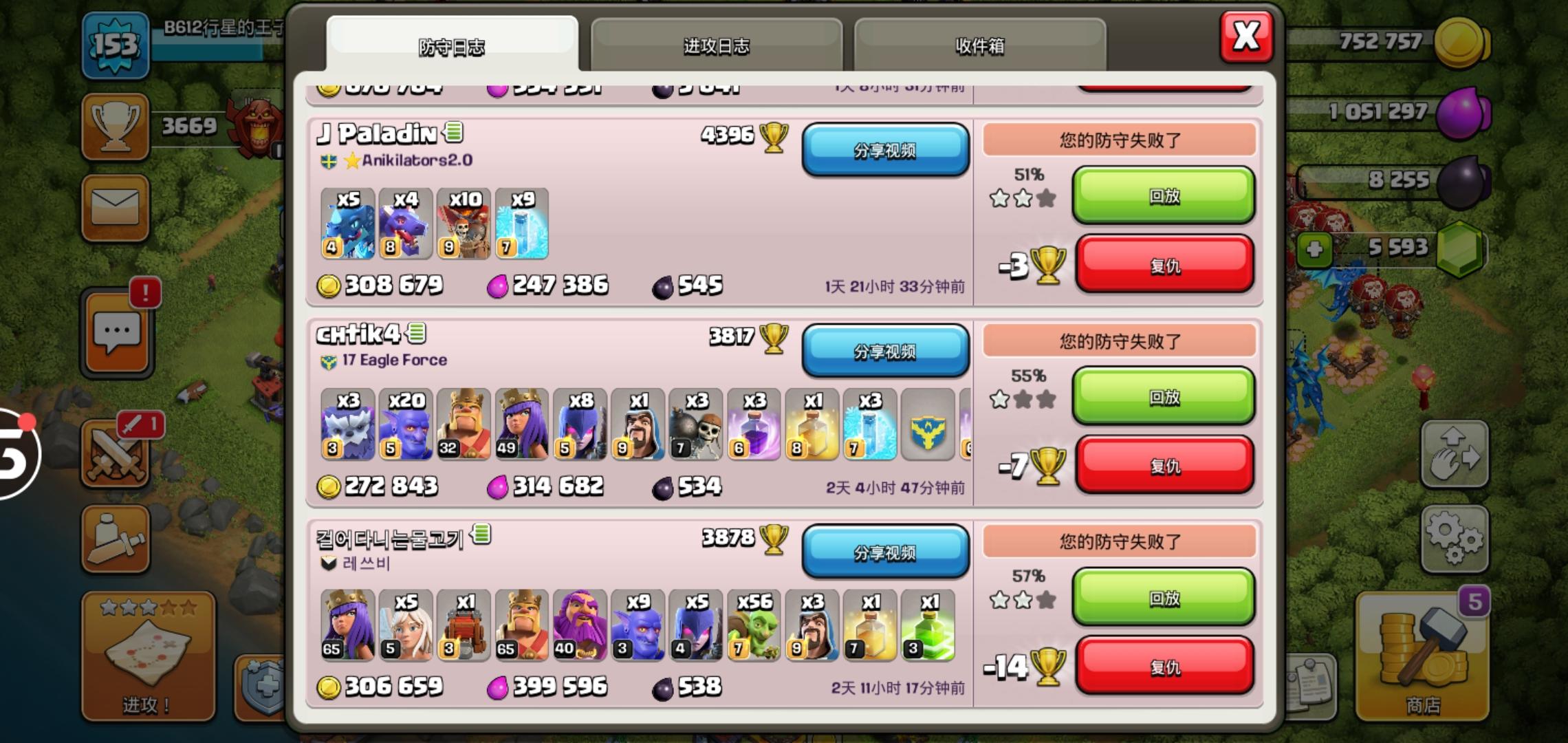Tap the Barbarian King portrait in CHtik4's army

(x=464, y=424)
